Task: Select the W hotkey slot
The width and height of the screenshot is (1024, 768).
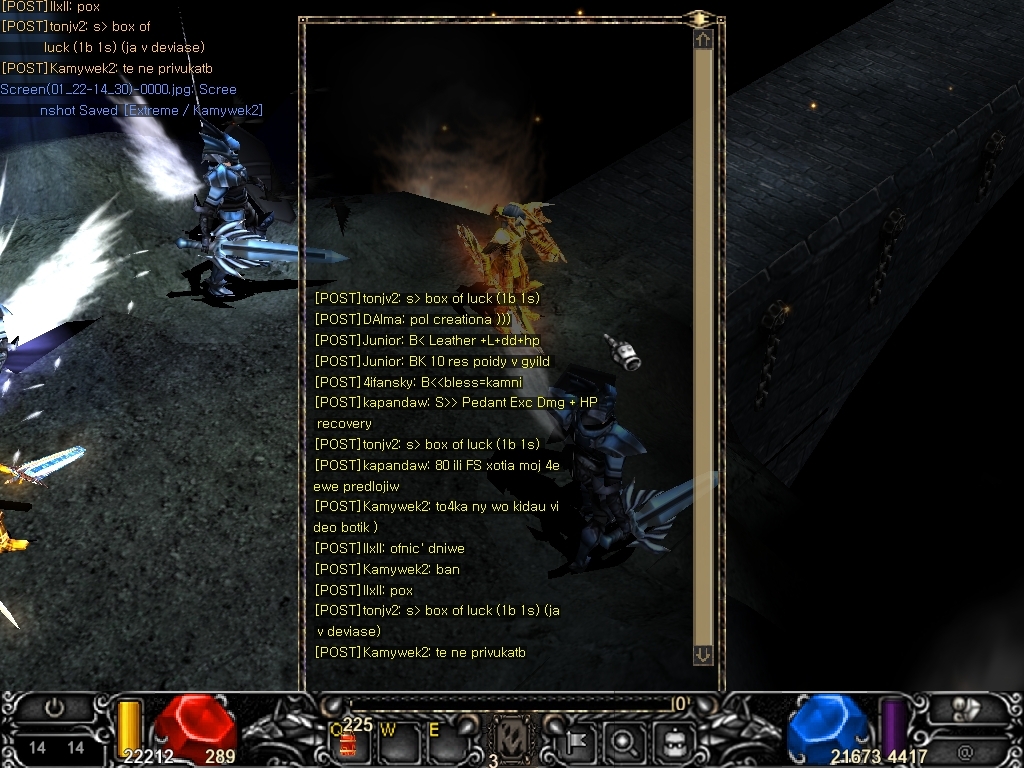Action: 395,741
